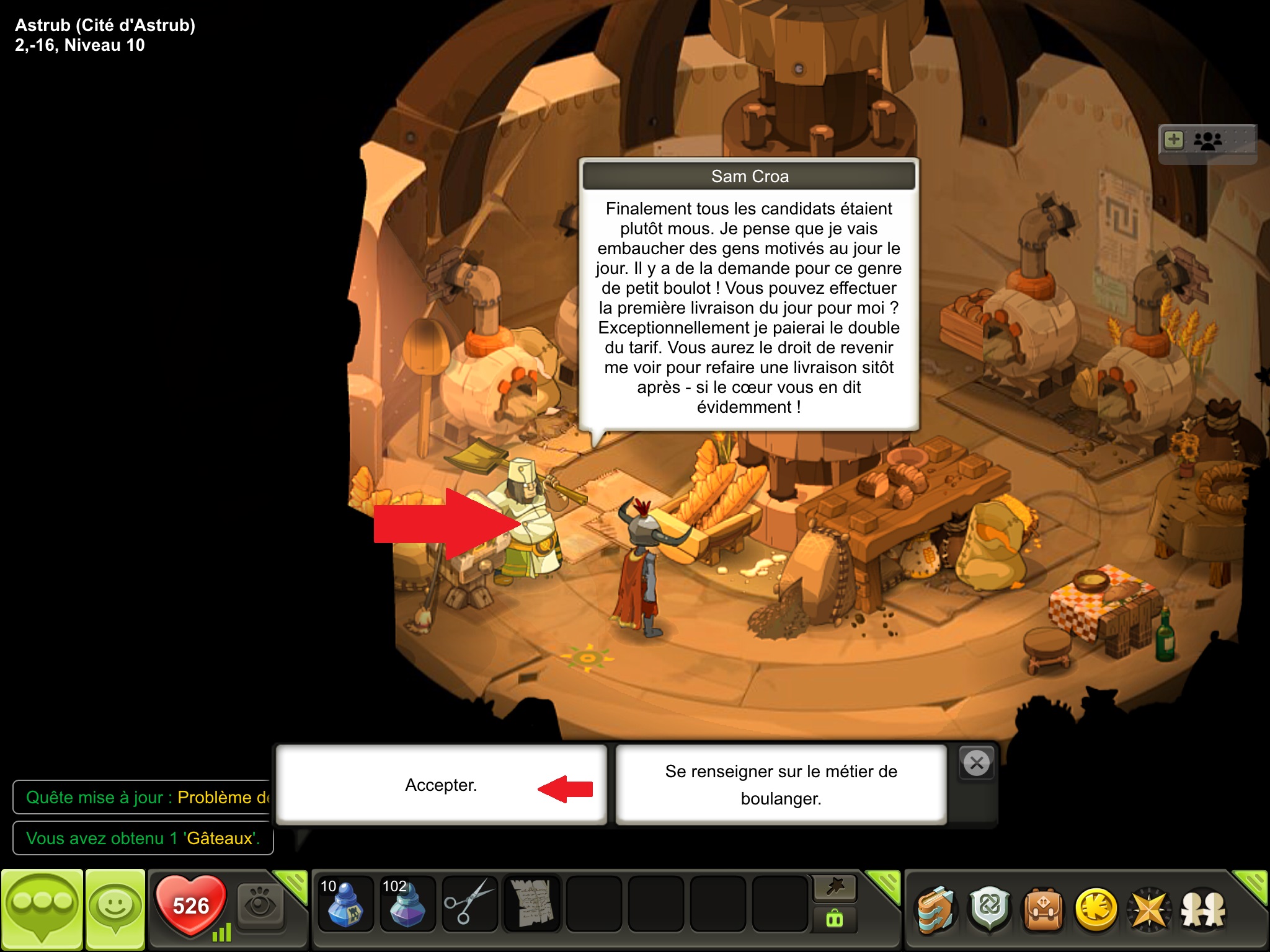Image resolution: width=1270 pixels, height=952 pixels.
Task: Close the dialogue with the X button
Action: coord(977,763)
